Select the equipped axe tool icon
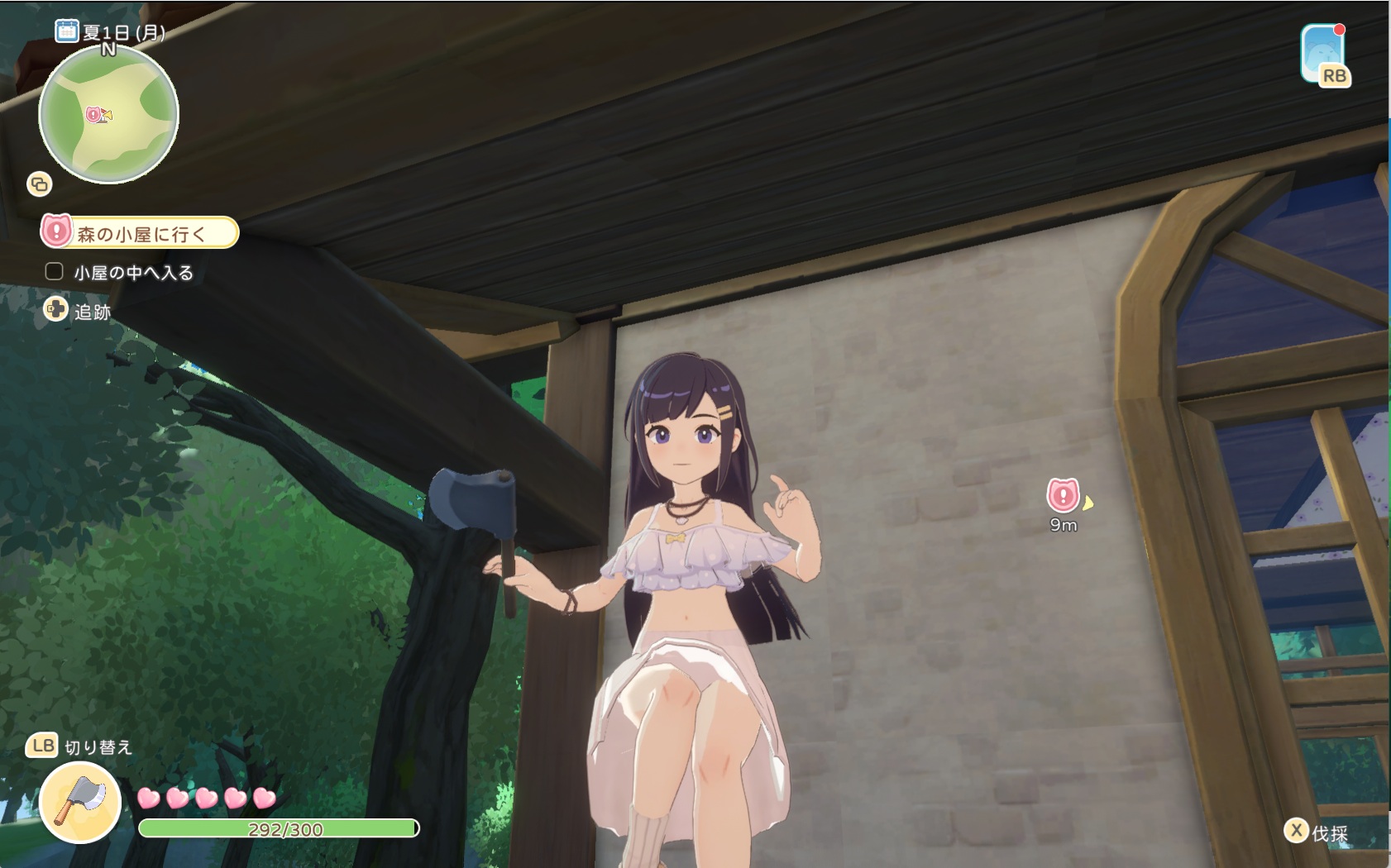The height and width of the screenshot is (868, 1391). coord(80,802)
